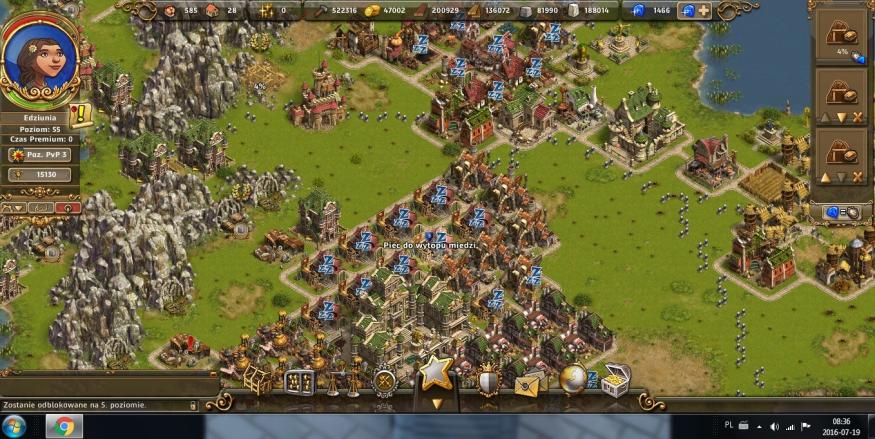875x439 pixels.
Task: Open the economy overview abacus icon
Action: pyautogui.click(x=299, y=382)
